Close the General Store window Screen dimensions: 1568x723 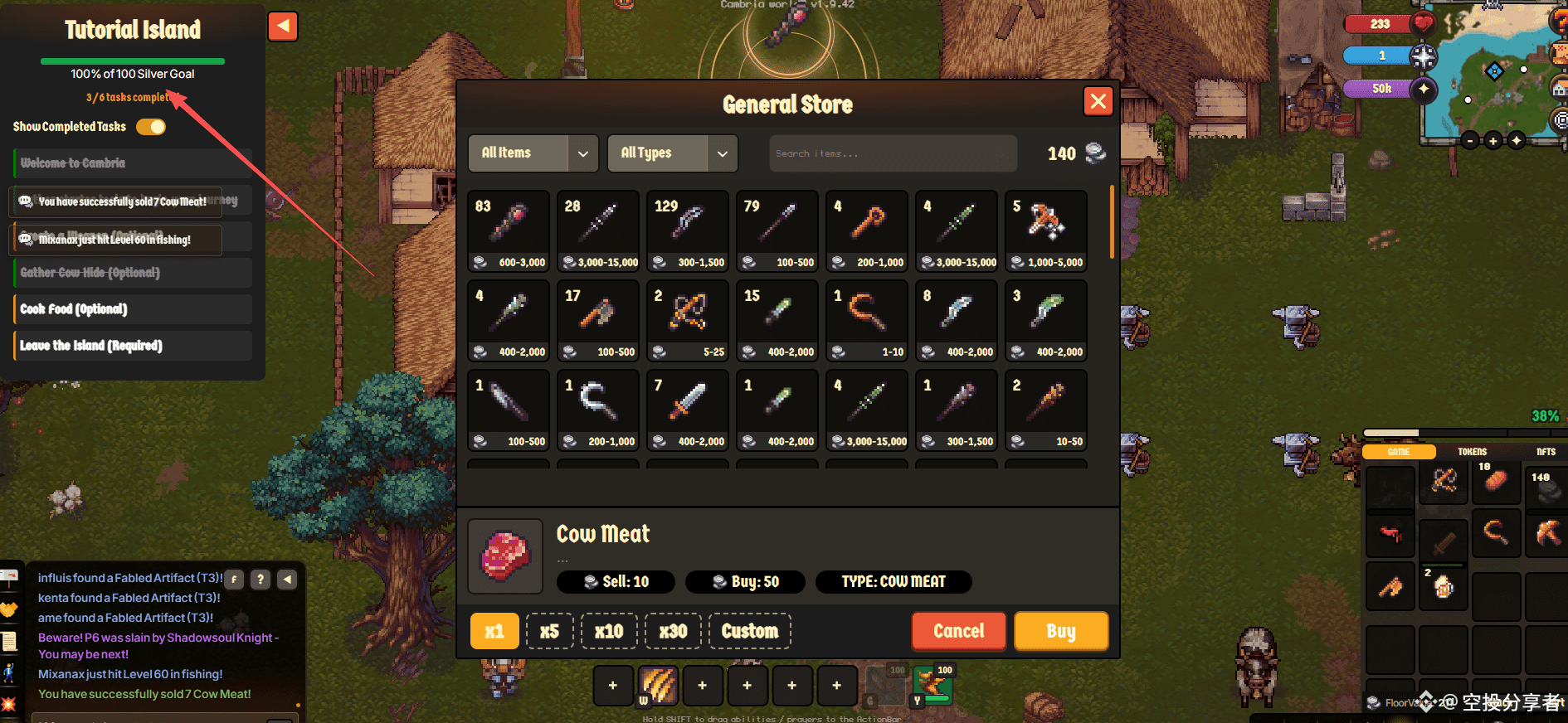click(x=1098, y=102)
